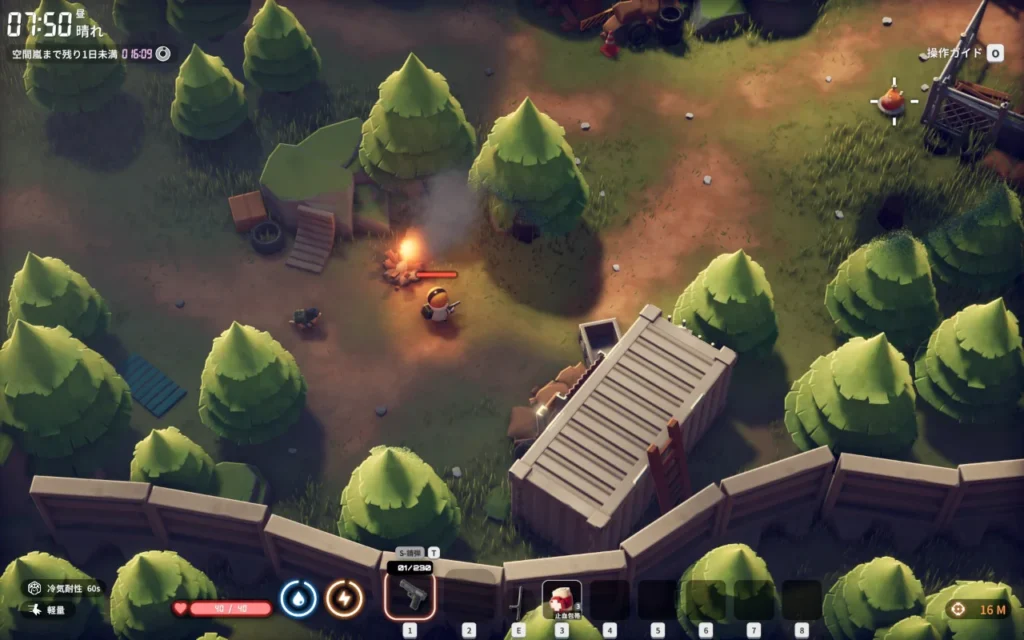Click the water droplet hydration gauge
Viewport: 1024px width, 640px height.
pos(298,599)
